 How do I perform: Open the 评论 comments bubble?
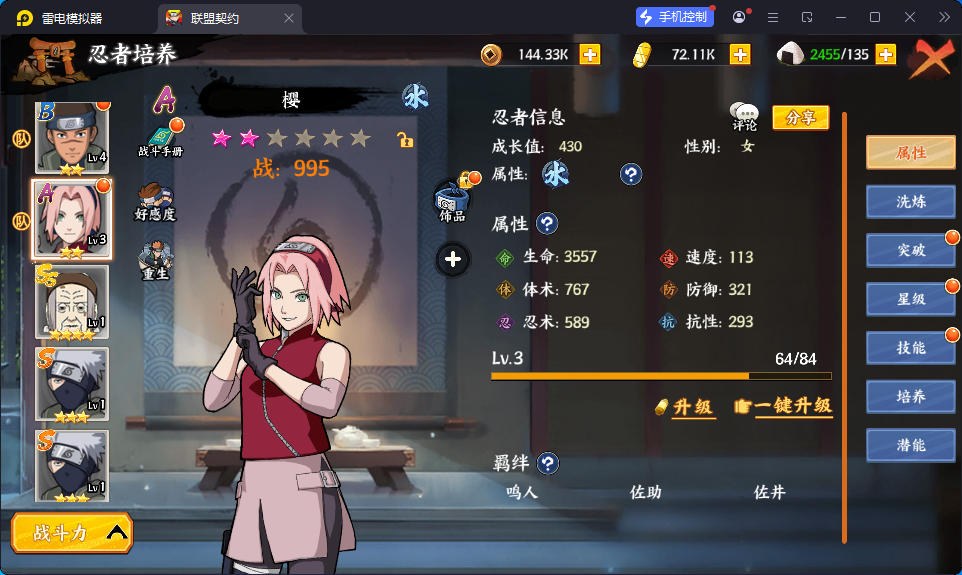(744, 117)
